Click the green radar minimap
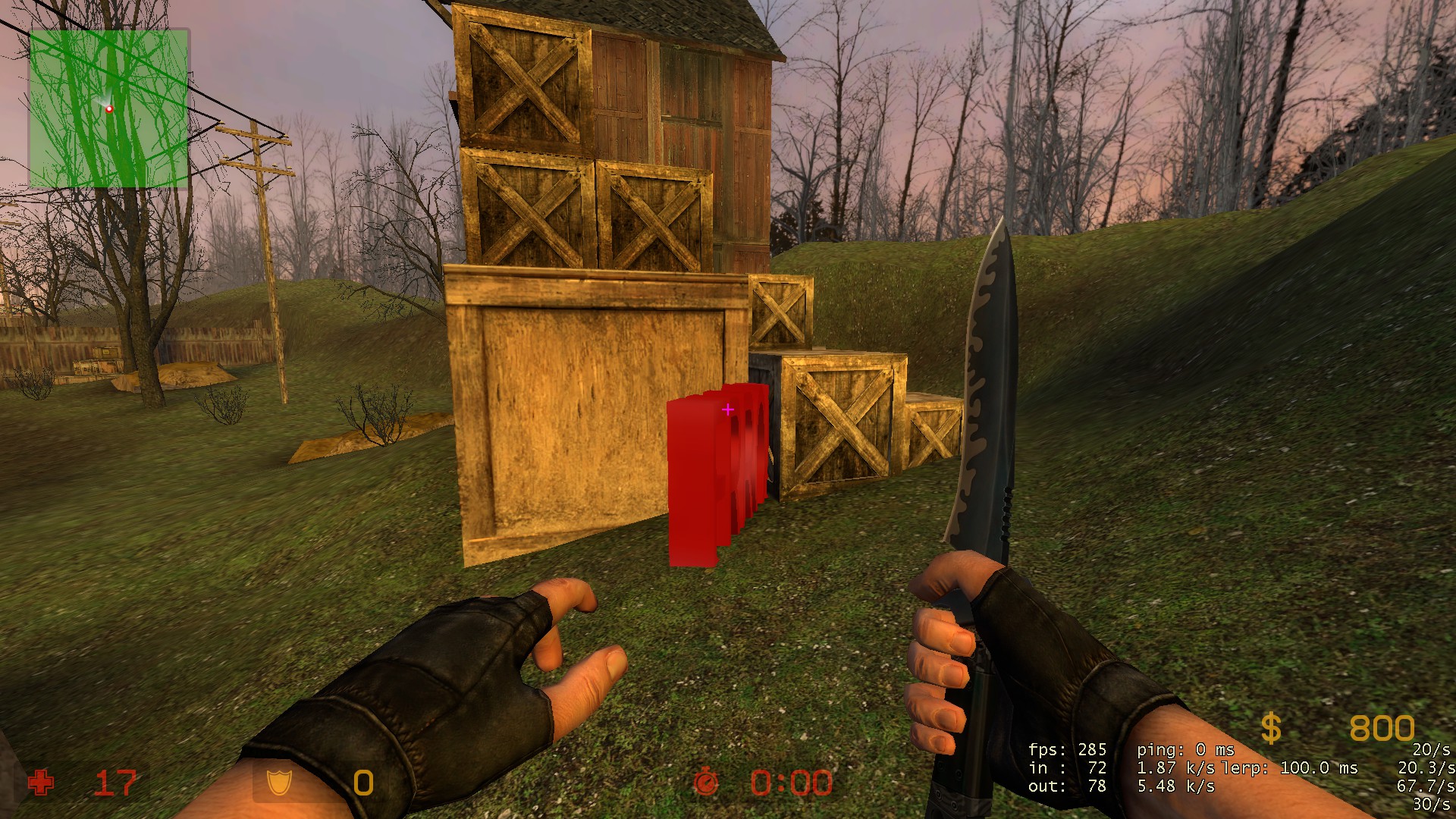Viewport: 1456px width, 819px height. (x=108, y=108)
